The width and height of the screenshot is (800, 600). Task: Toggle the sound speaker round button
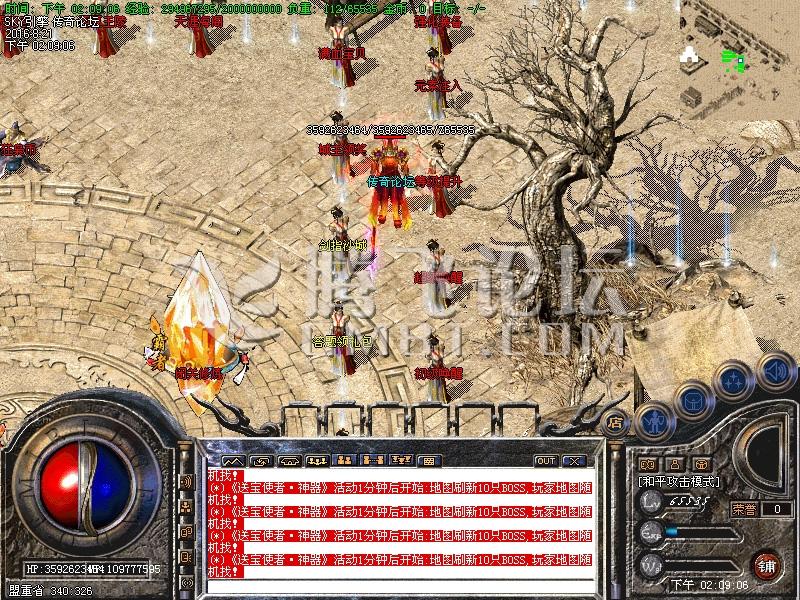774,370
